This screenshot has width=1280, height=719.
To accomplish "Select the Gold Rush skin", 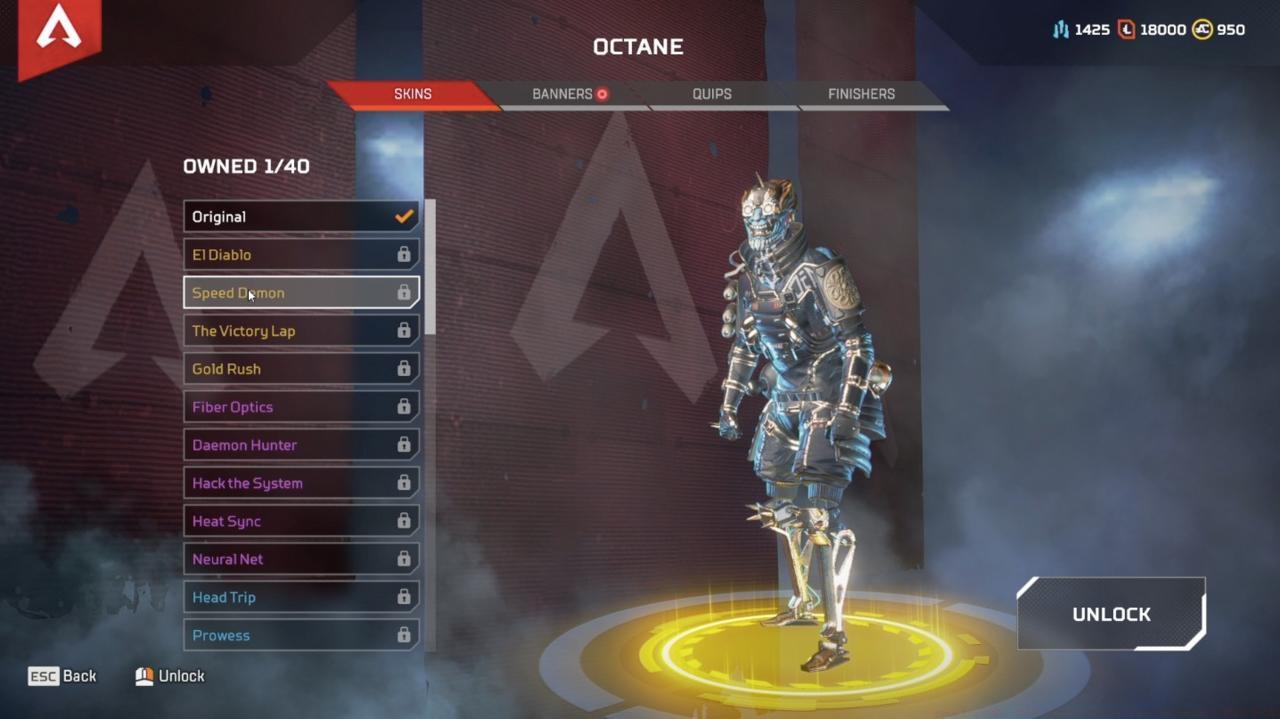I will (300, 369).
